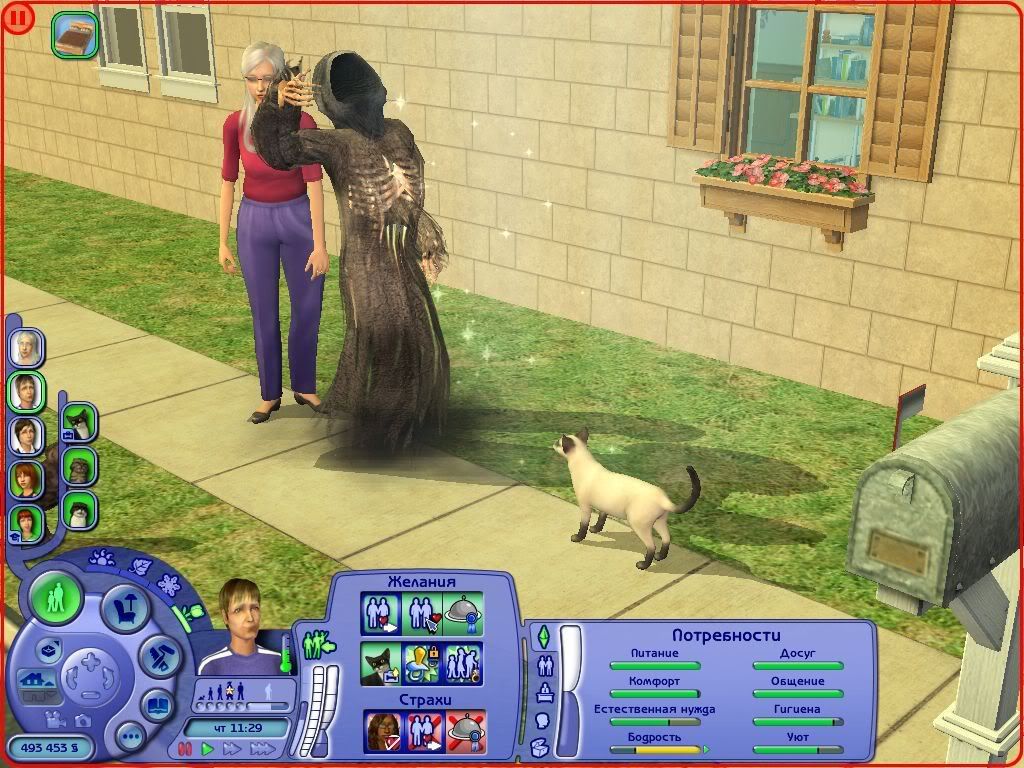Open the Personality head profile tab
This screenshot has width=1024, height=768.
(x=541, y=720)
